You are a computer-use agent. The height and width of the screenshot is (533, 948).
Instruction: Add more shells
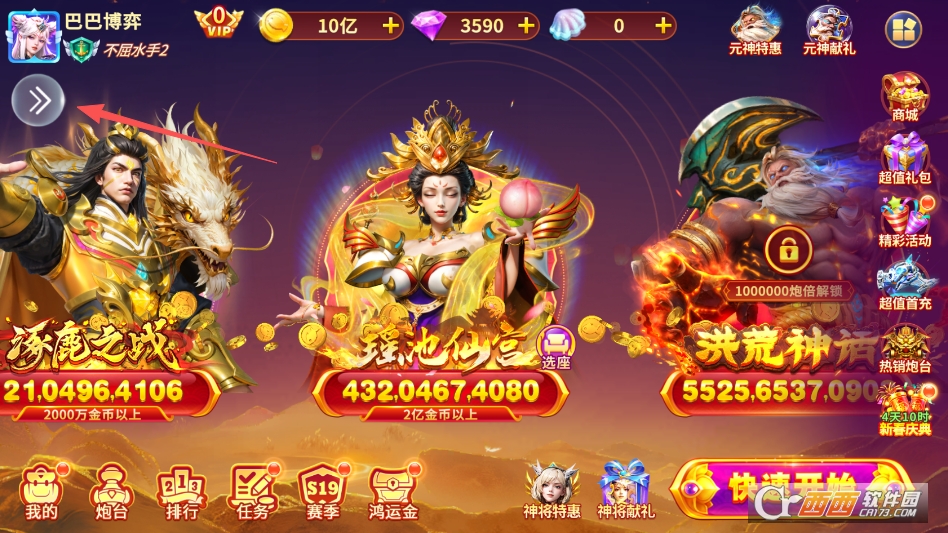coord(662,26)
